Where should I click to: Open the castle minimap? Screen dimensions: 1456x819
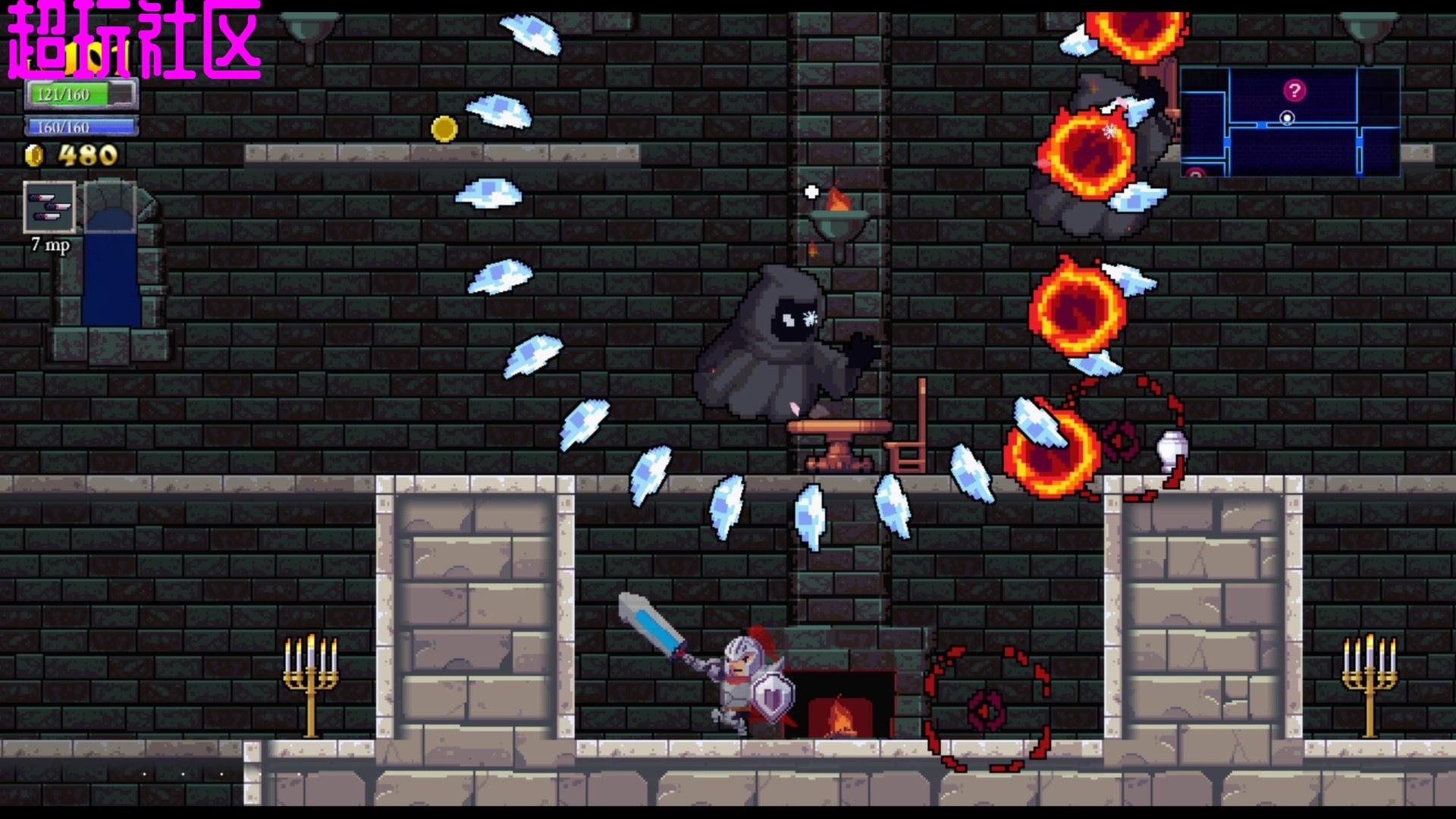[1289, 122]
